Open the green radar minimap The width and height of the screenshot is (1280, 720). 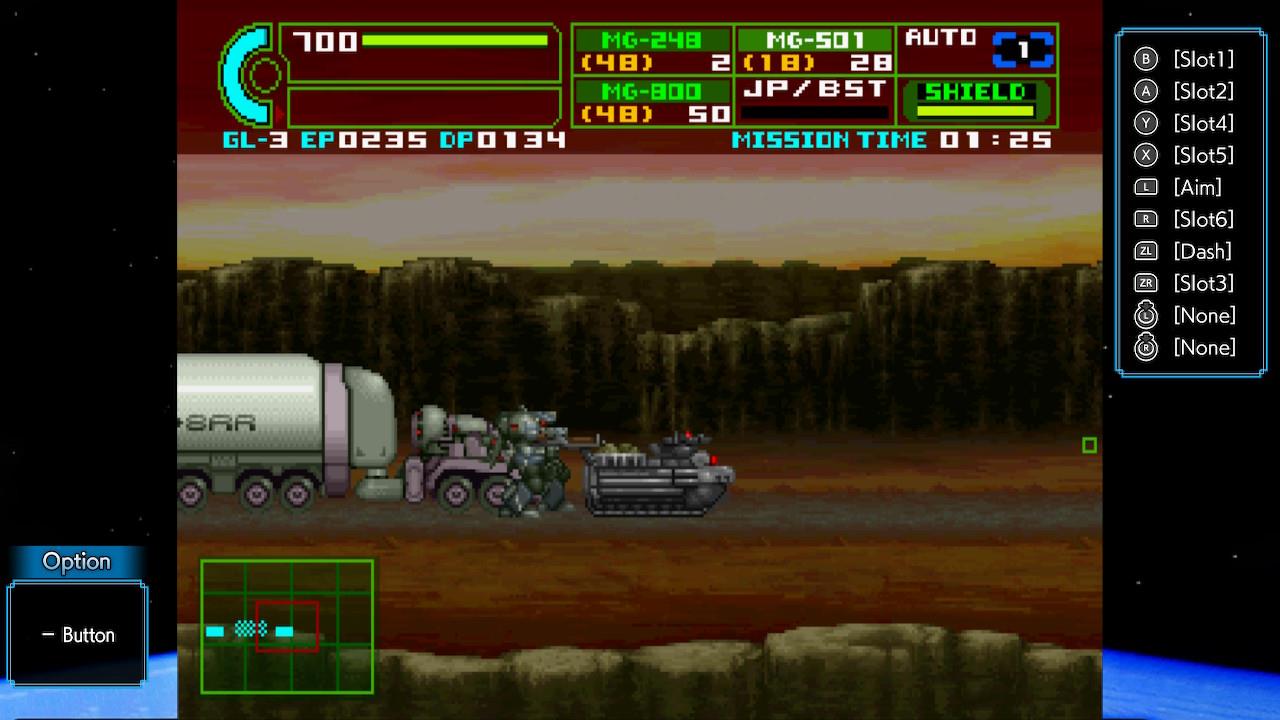coord(287,627)
